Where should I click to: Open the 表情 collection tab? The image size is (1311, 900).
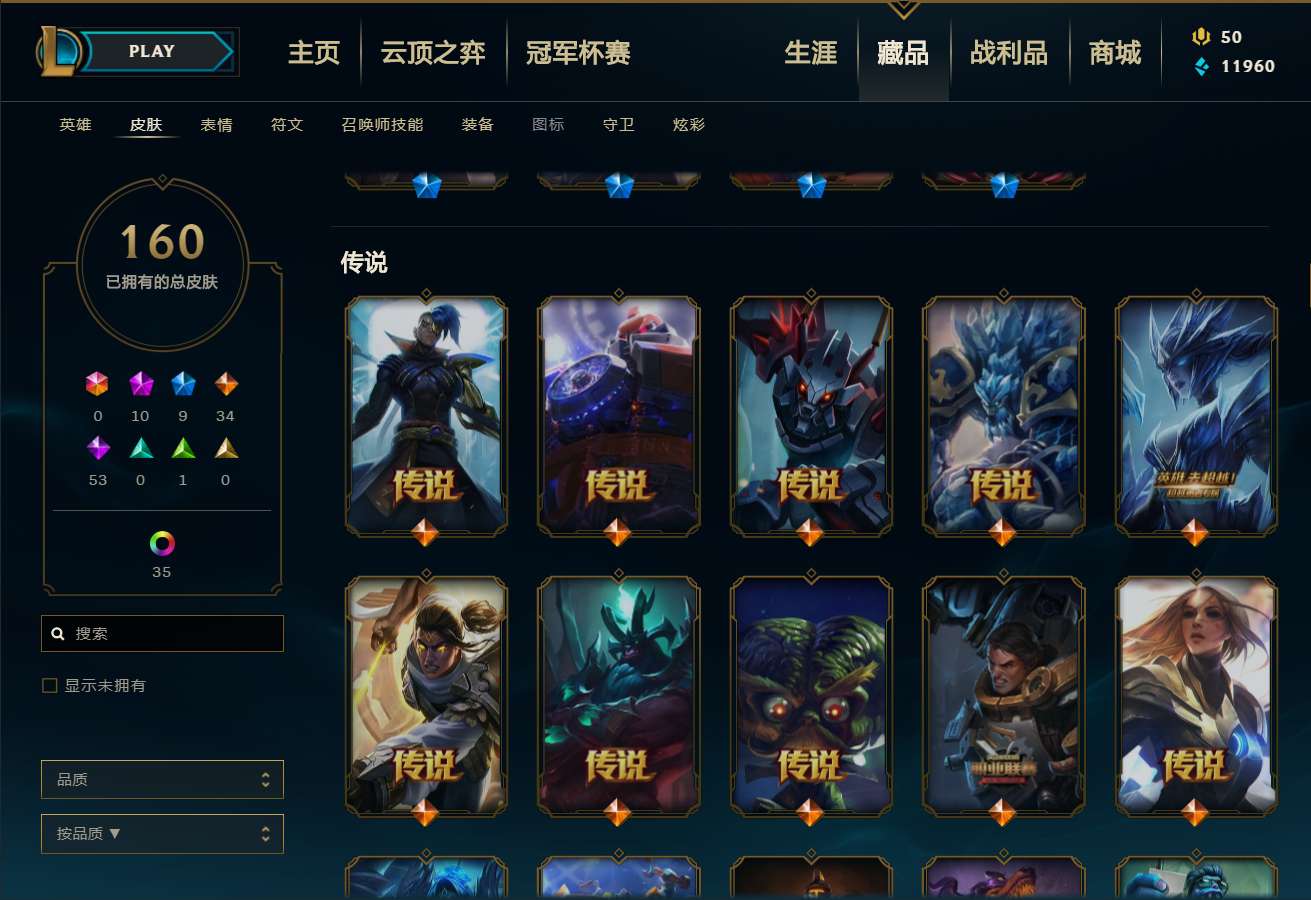click(x=216, y=125)
